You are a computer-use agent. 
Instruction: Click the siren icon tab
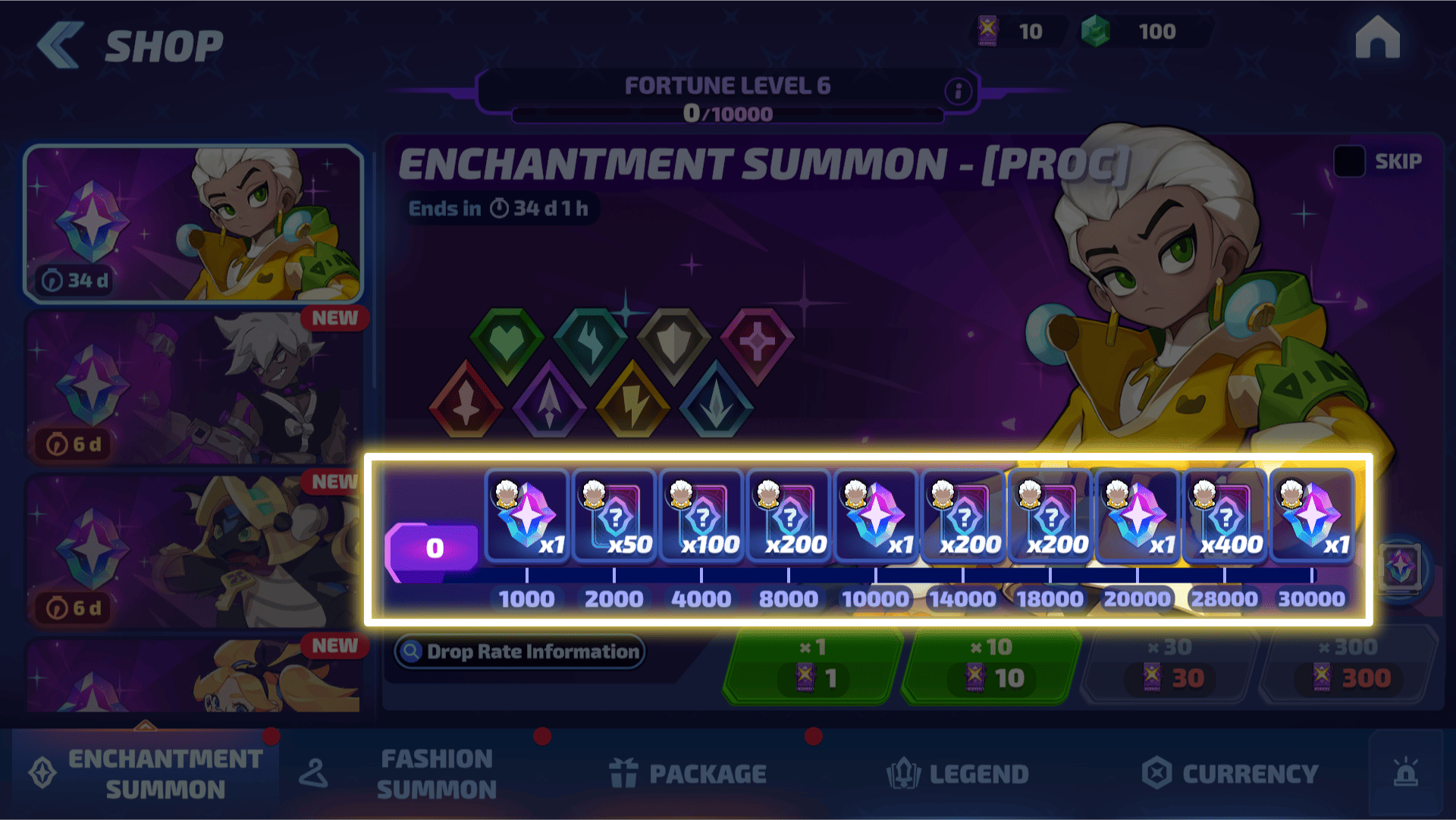coord(1405,774)
